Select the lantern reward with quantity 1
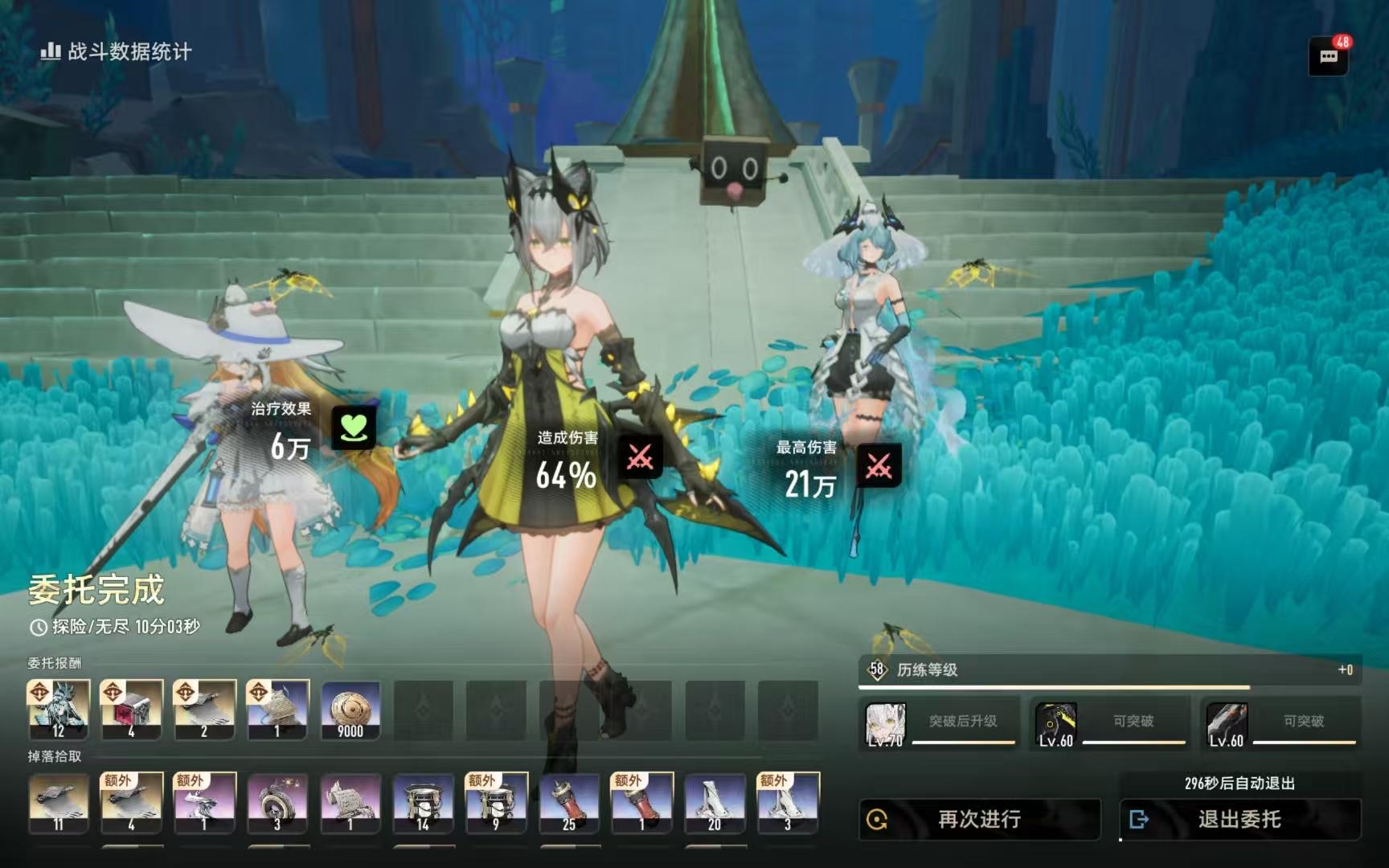 point(277,710)
